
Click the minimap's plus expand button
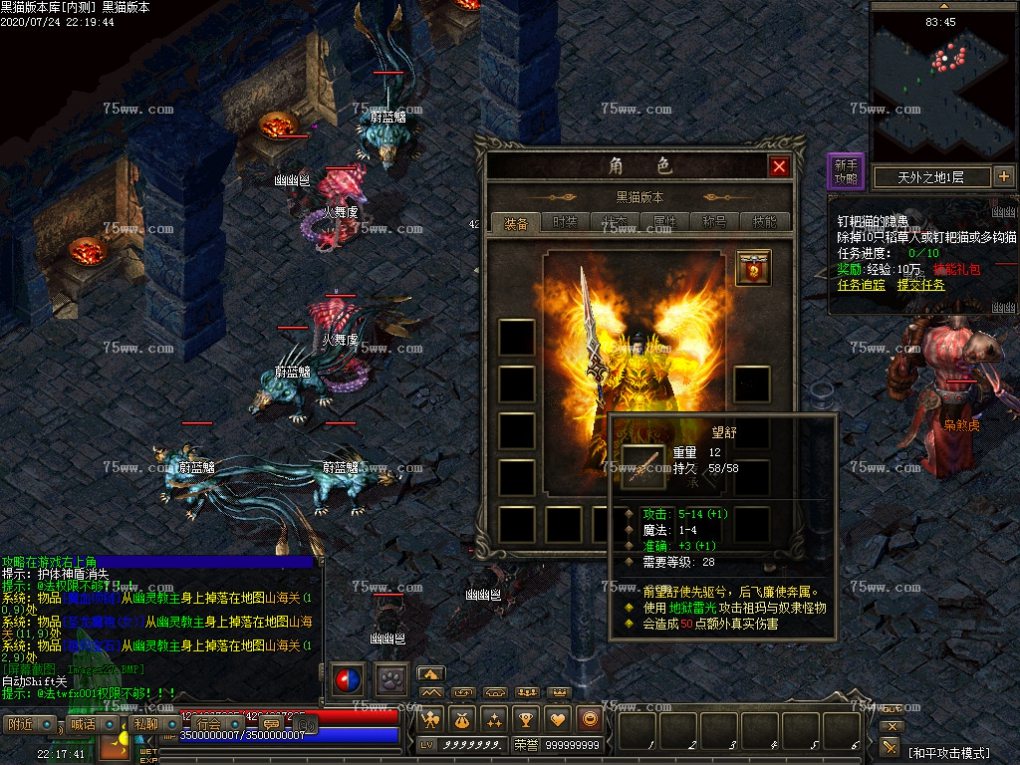[1004, 177]
